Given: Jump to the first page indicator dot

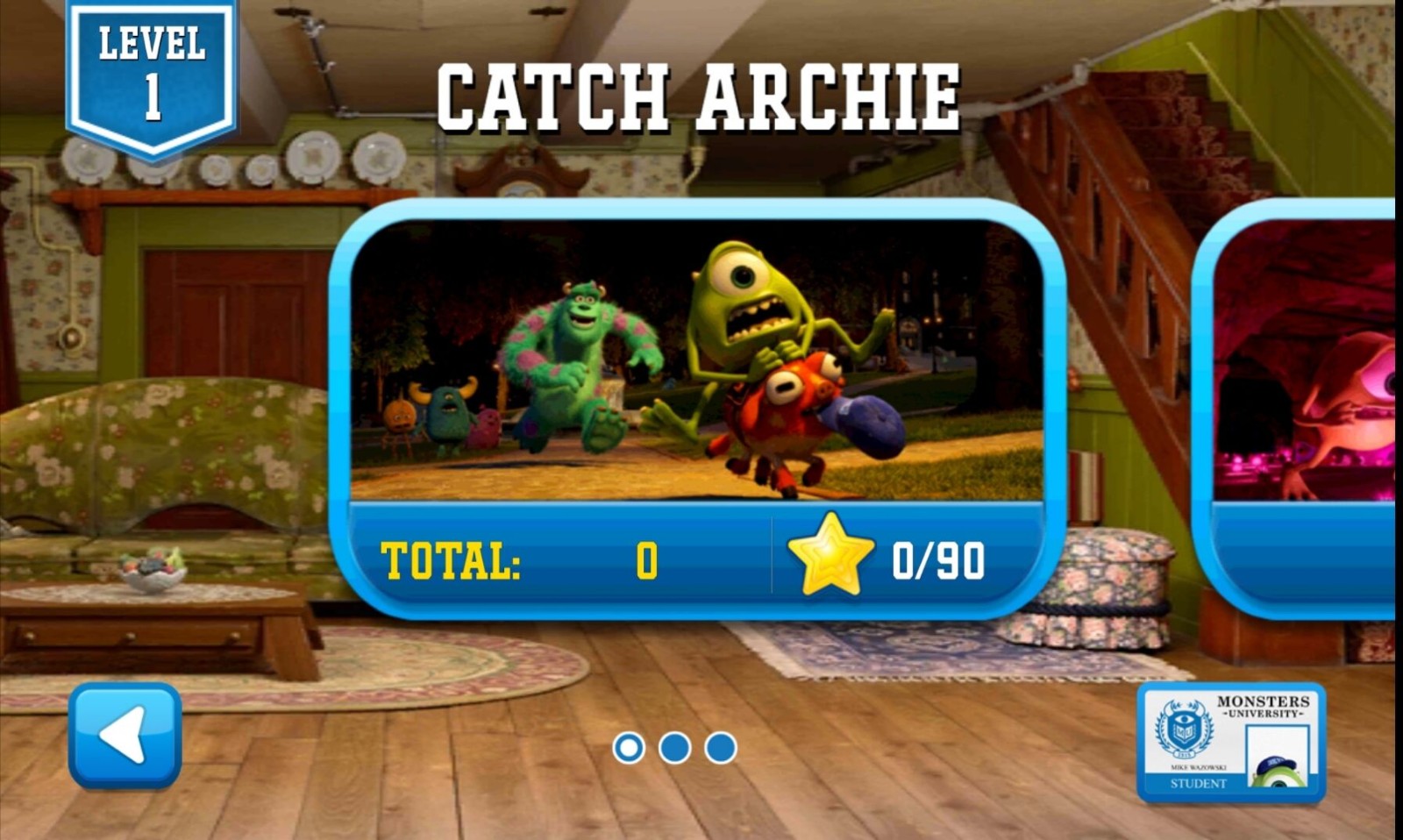Looking at the screenshot, I should 629,748.
